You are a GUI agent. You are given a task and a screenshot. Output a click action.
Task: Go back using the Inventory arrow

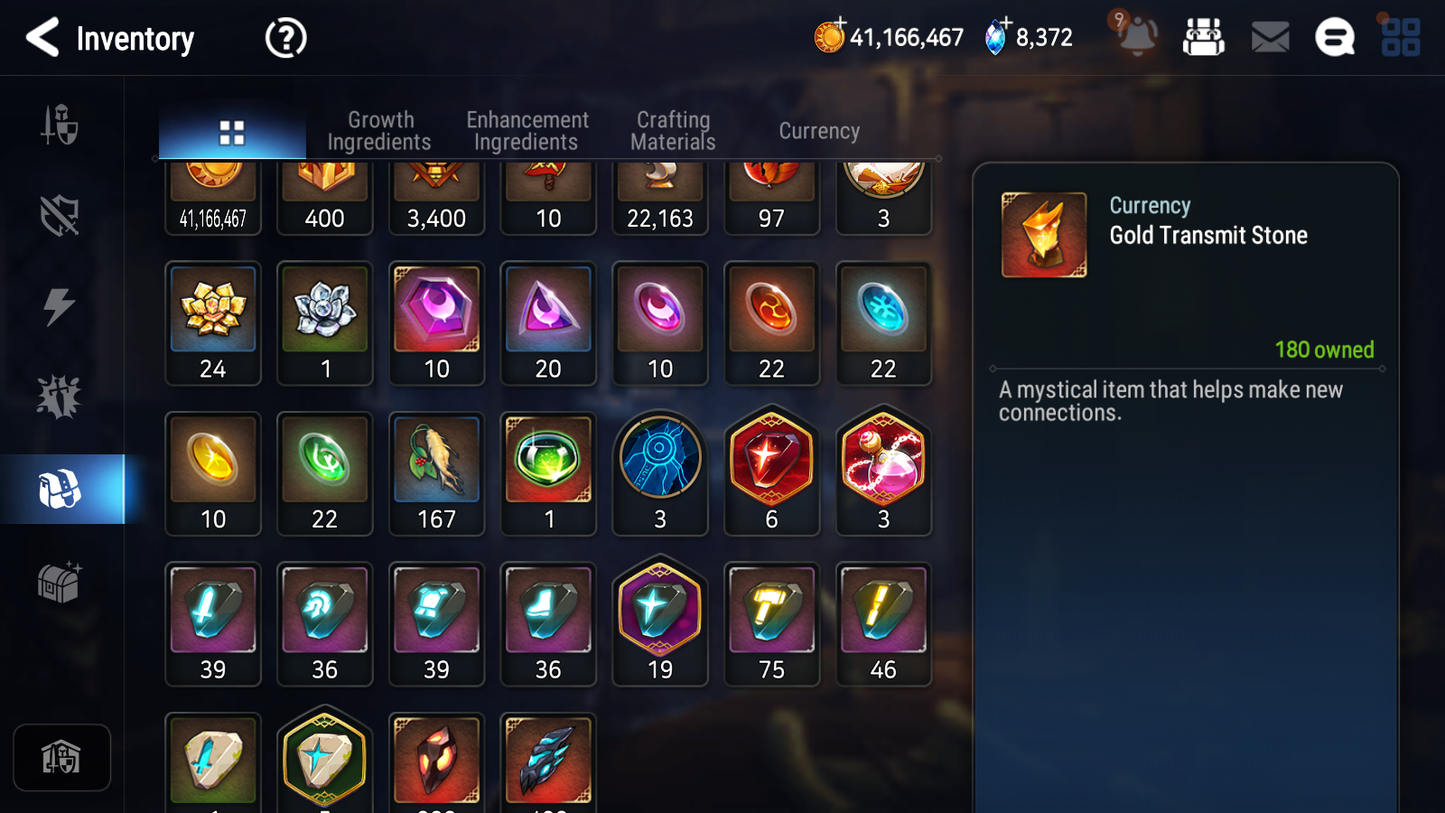click(42, 38)
